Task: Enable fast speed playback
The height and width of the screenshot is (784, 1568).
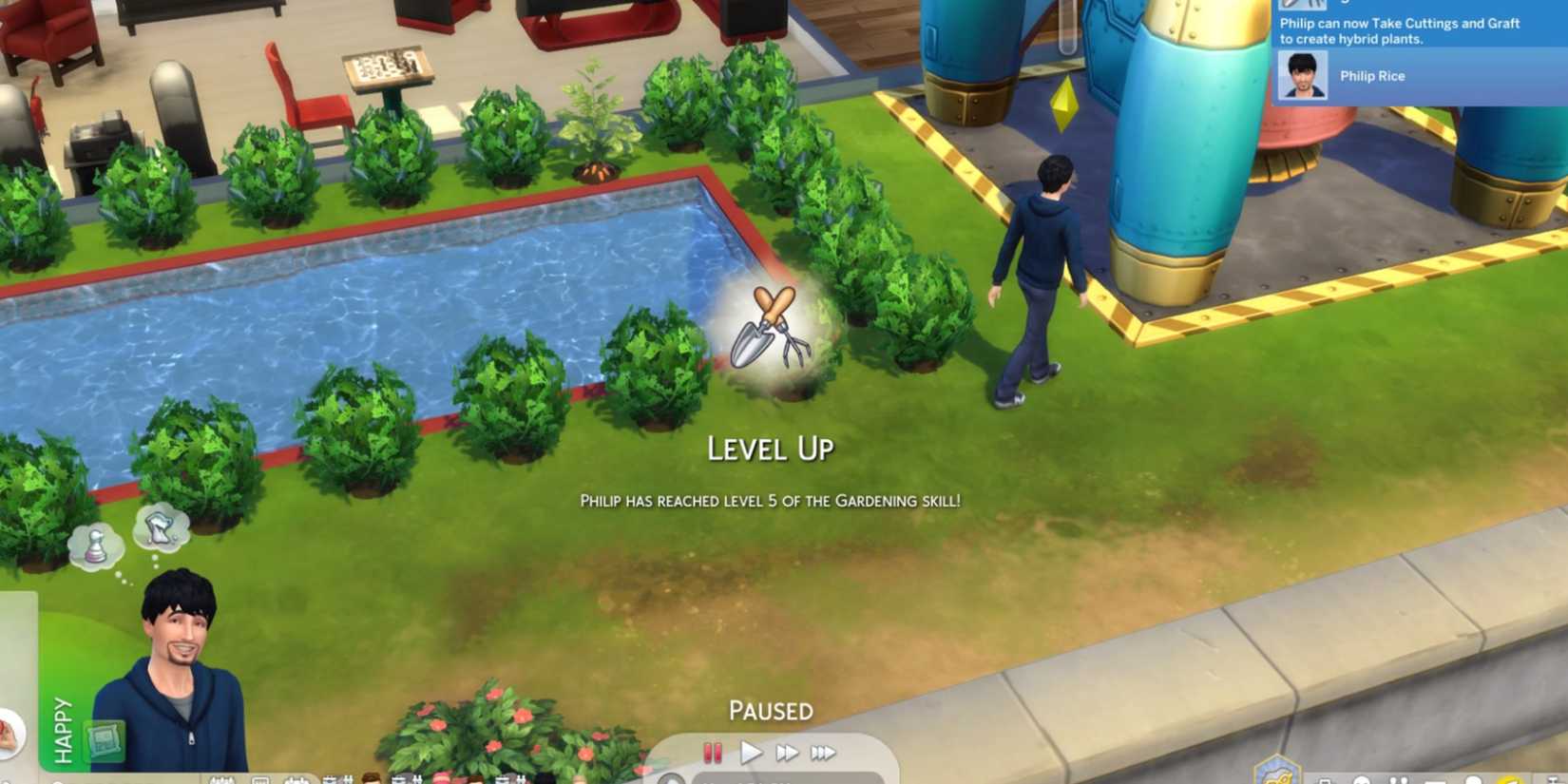Action: (787, 753)
